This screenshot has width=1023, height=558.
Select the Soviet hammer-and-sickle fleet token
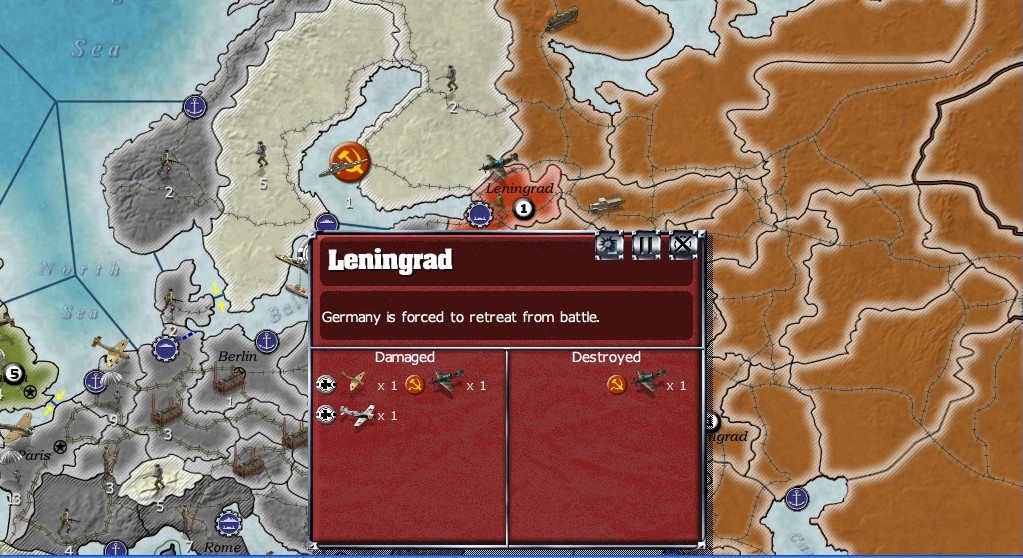[349, 160]
